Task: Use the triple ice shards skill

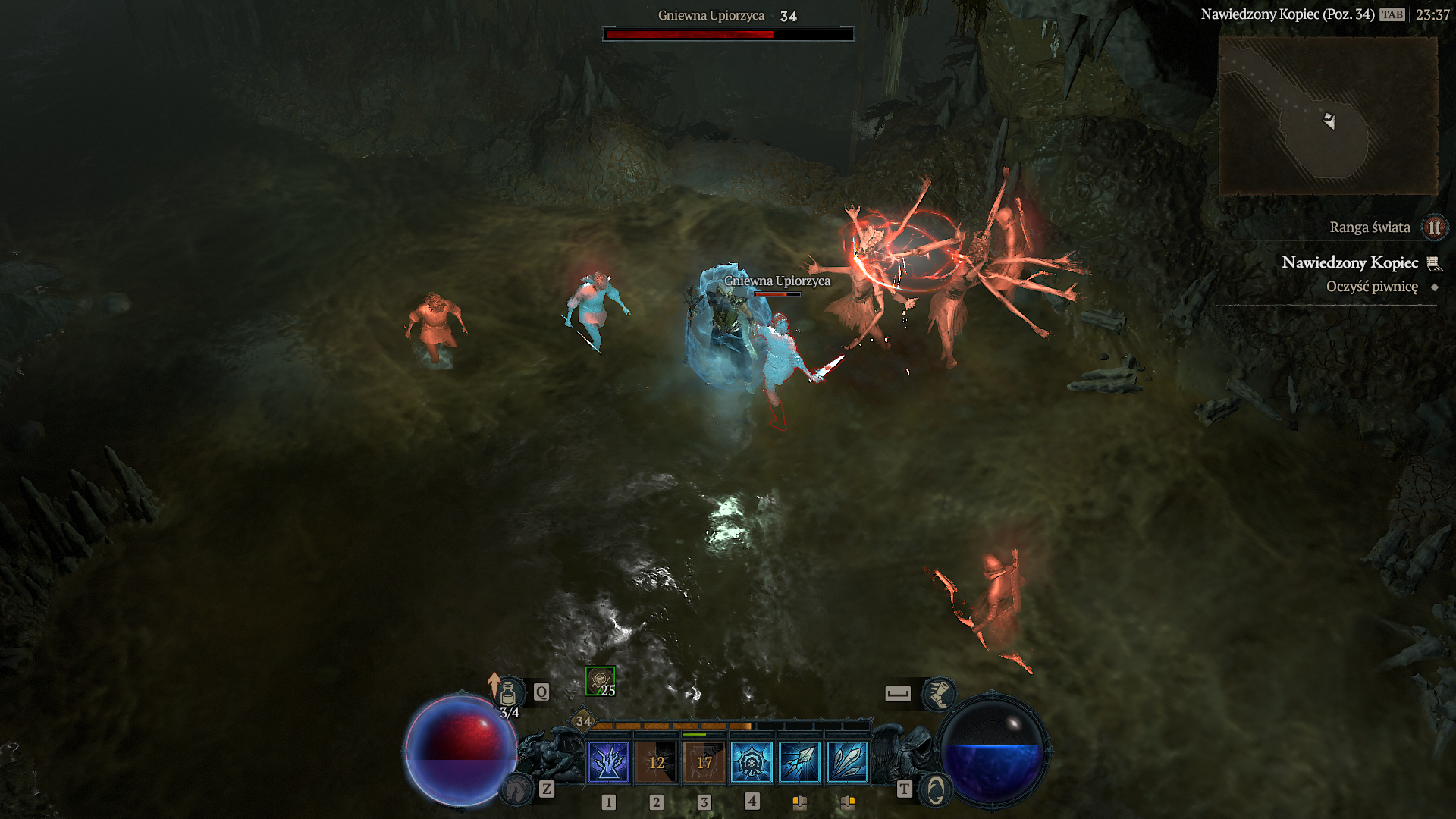Action: [847, 761]
